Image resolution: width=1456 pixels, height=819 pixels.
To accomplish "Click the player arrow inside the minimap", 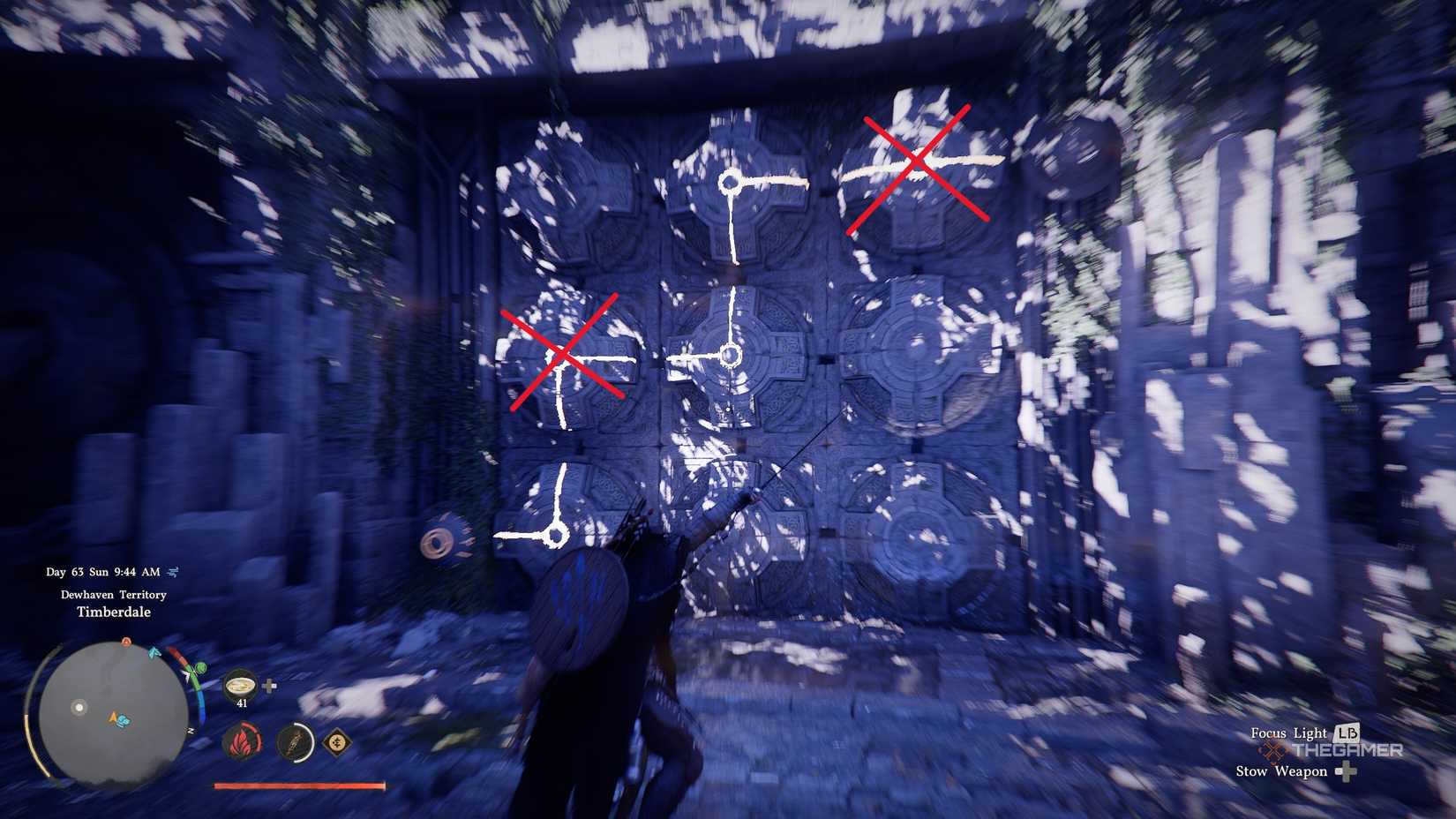I will [113, 718].
